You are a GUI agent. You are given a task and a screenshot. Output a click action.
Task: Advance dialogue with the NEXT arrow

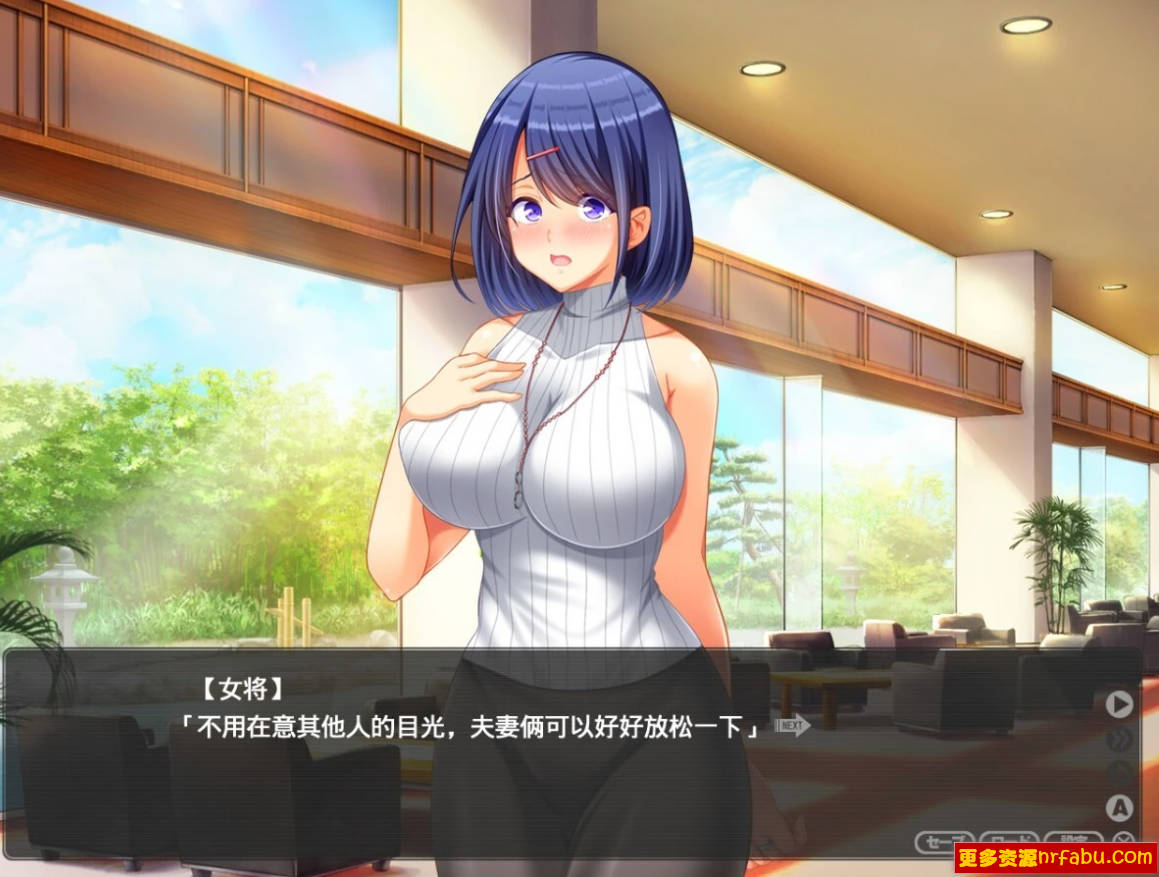[x=792, y=725]
